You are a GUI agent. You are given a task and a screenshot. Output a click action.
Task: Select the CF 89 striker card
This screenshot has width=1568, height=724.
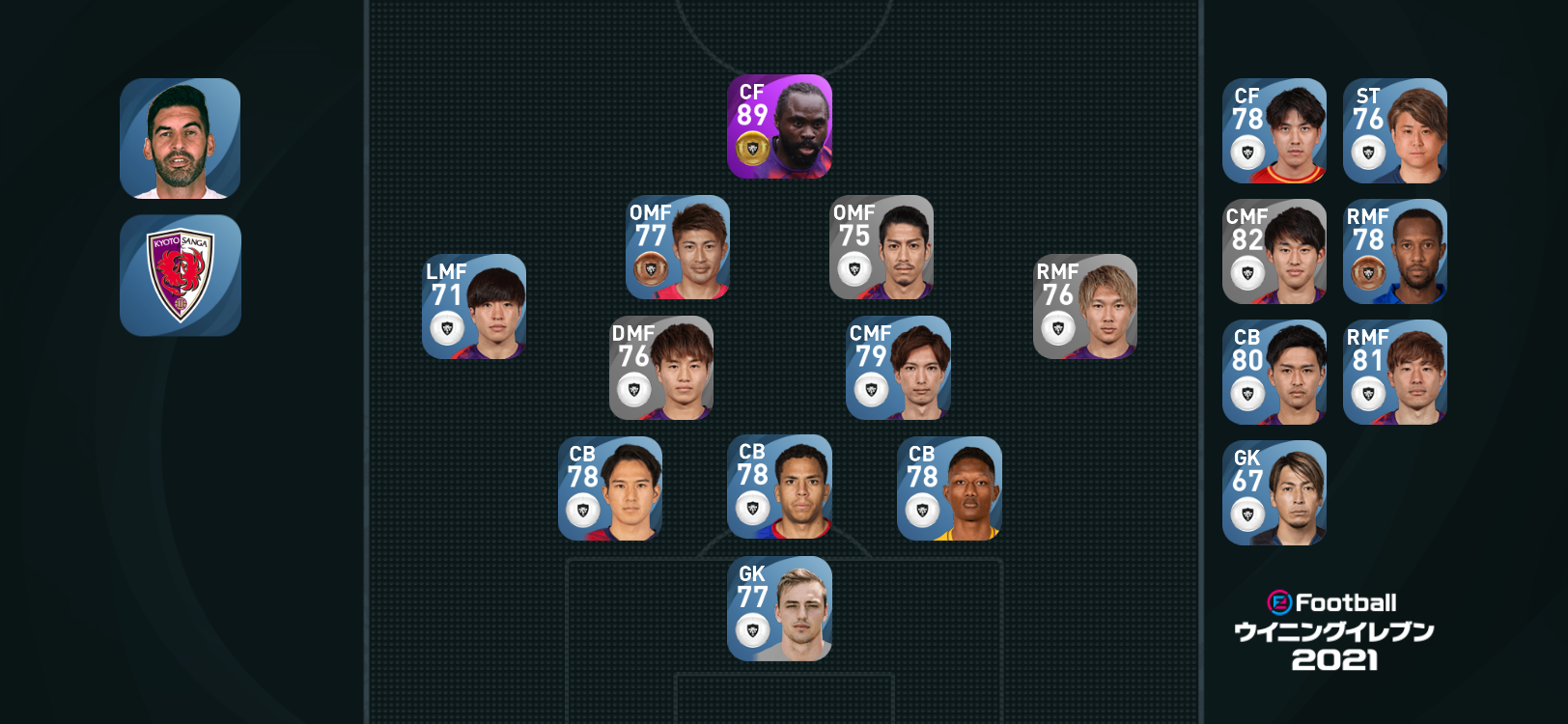(x=779, y=126)
